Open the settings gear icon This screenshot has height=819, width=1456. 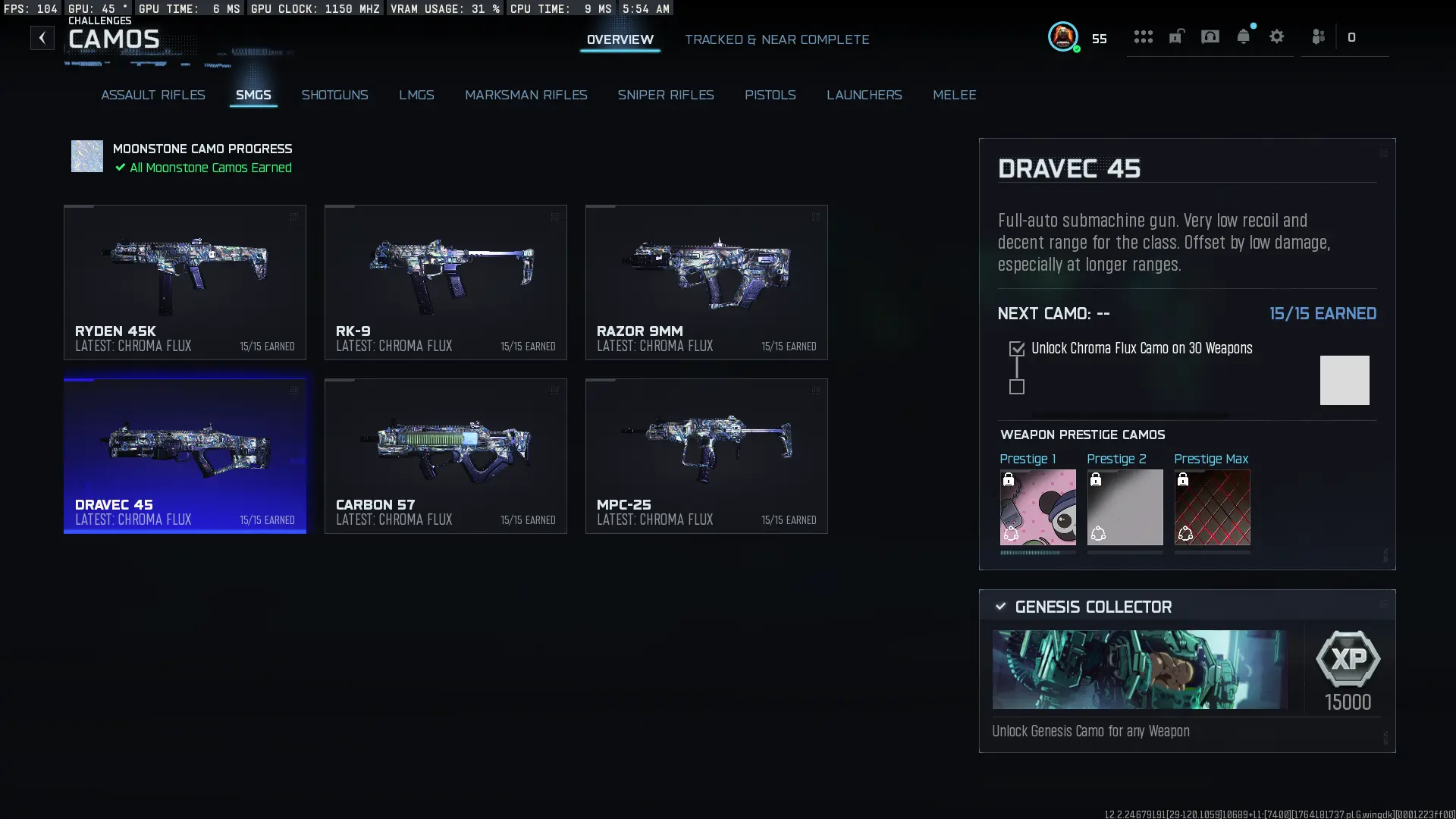[x=1277, y=36]
